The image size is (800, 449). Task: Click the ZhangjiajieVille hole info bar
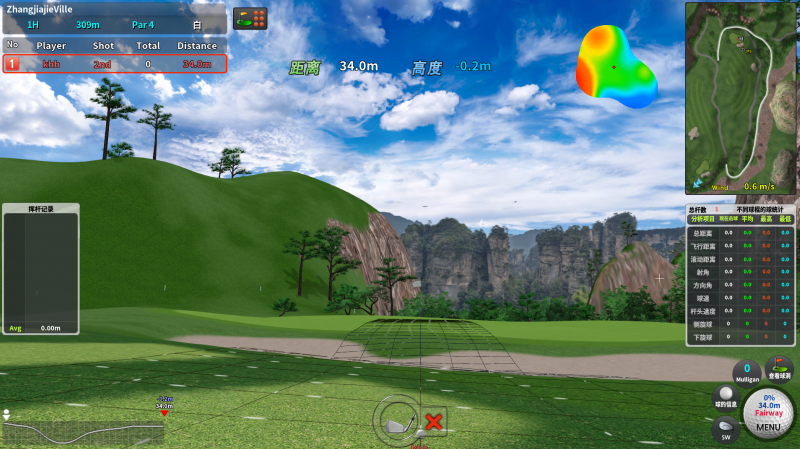(x=114, y=17)
